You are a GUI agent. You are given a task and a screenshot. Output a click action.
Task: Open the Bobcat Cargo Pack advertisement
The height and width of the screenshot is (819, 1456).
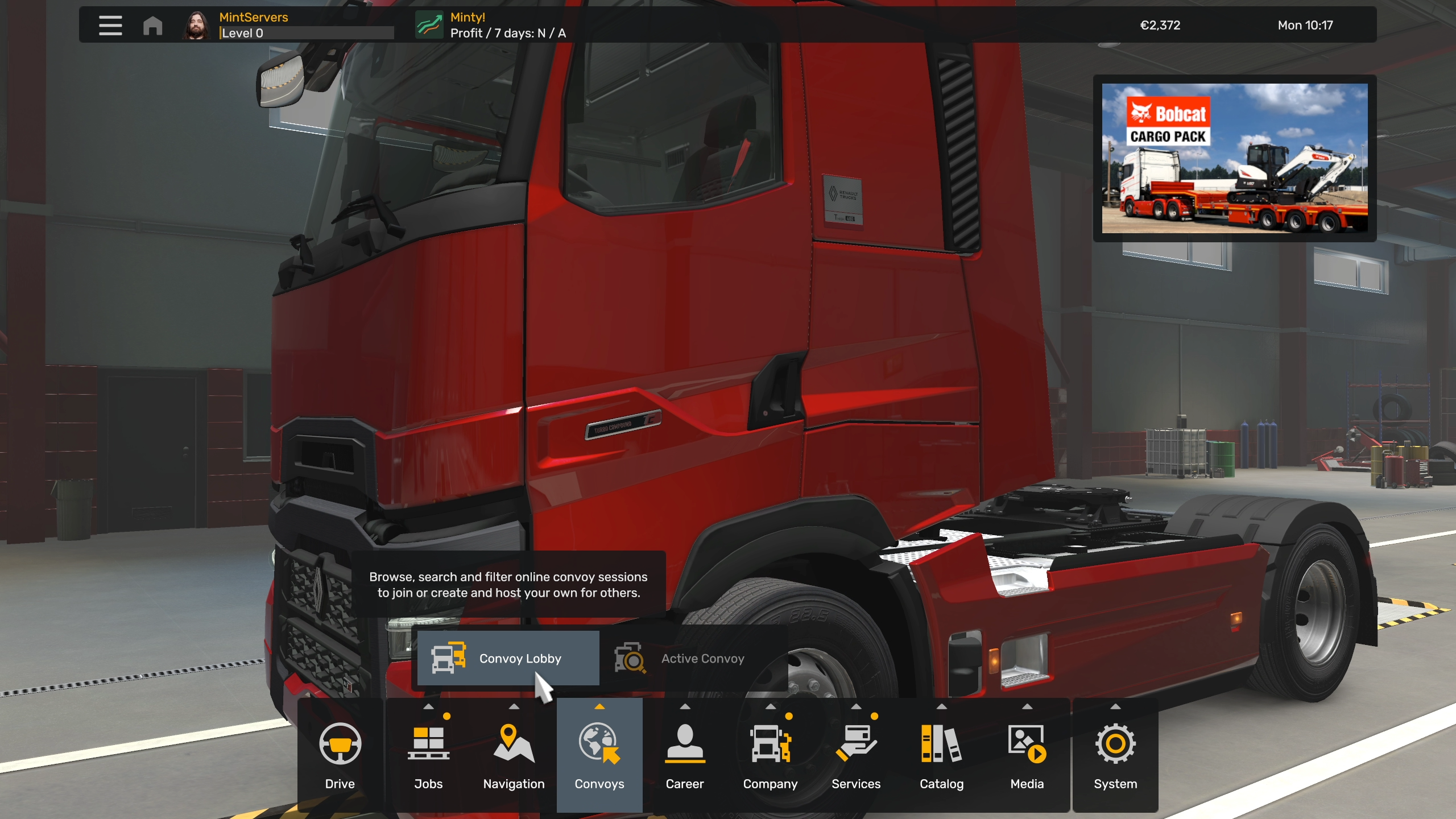[1235, 158]
